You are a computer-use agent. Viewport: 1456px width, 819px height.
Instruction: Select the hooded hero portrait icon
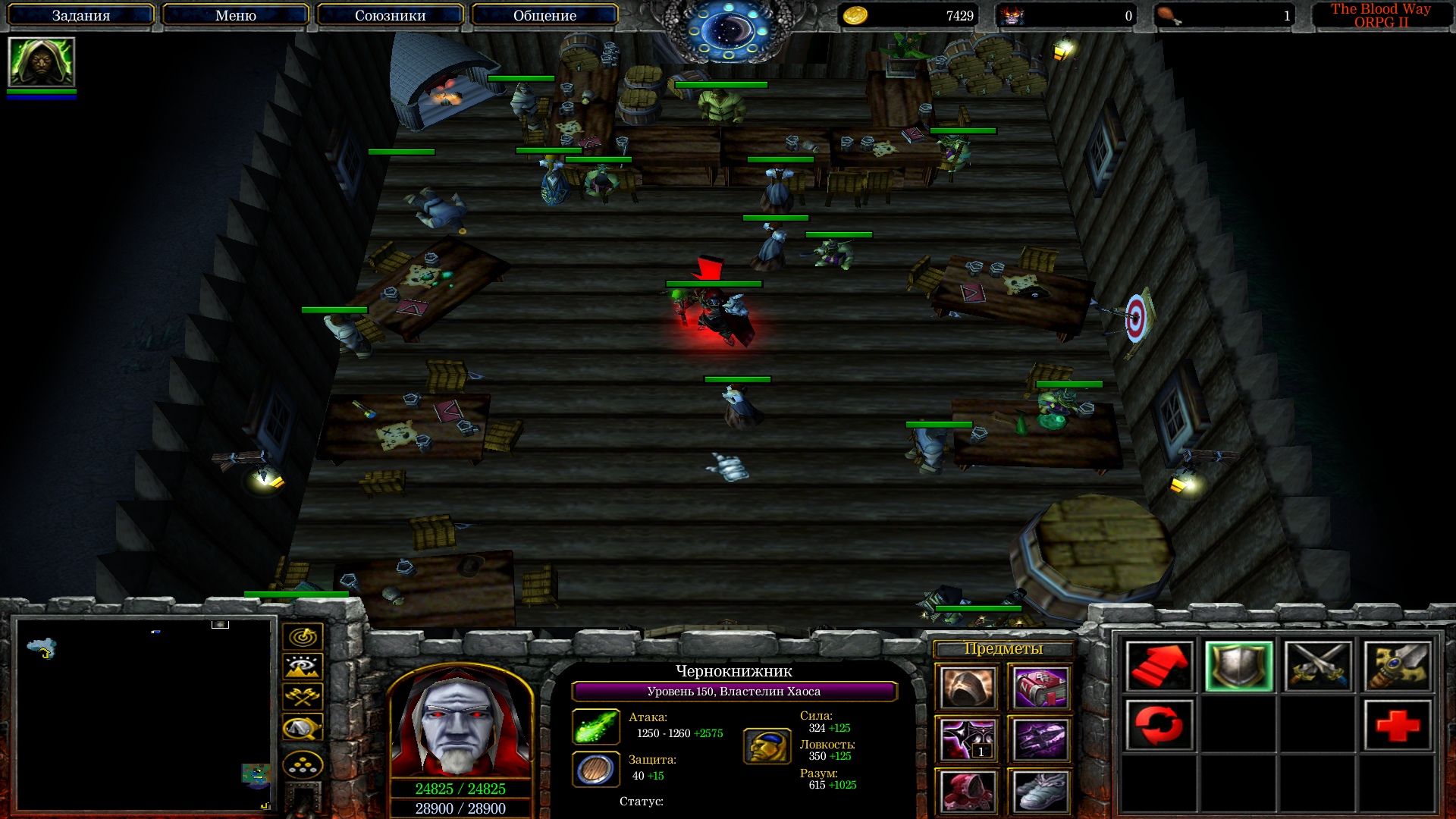click(42, 62)
